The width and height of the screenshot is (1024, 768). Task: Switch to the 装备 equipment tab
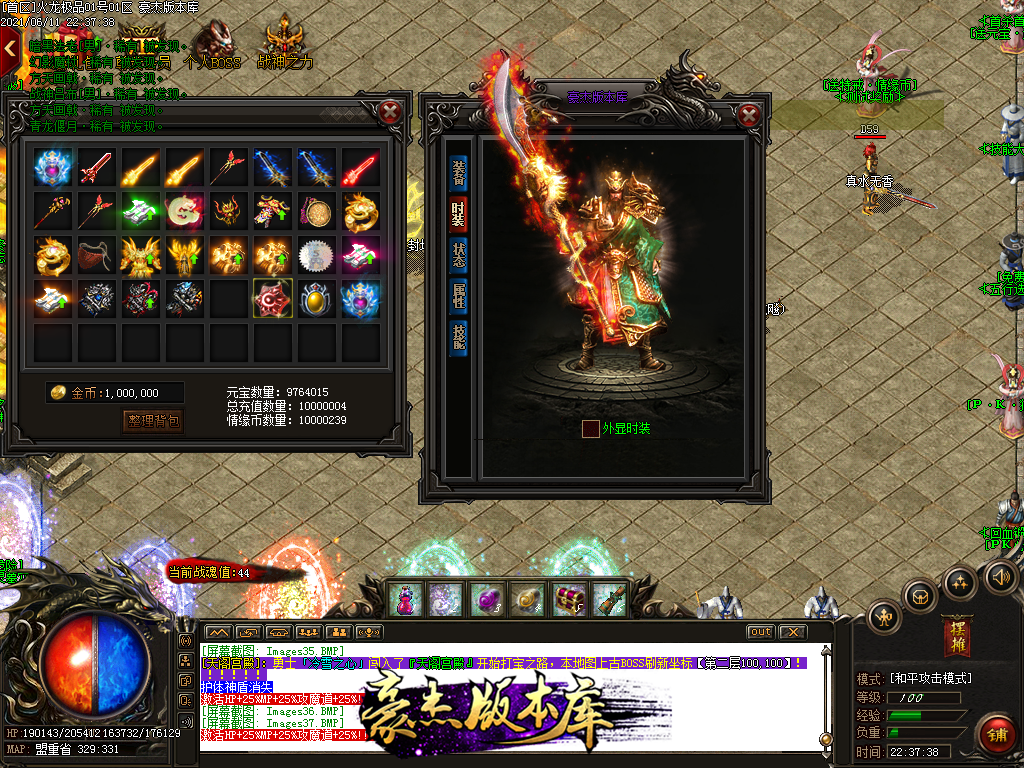pos(458,172)
